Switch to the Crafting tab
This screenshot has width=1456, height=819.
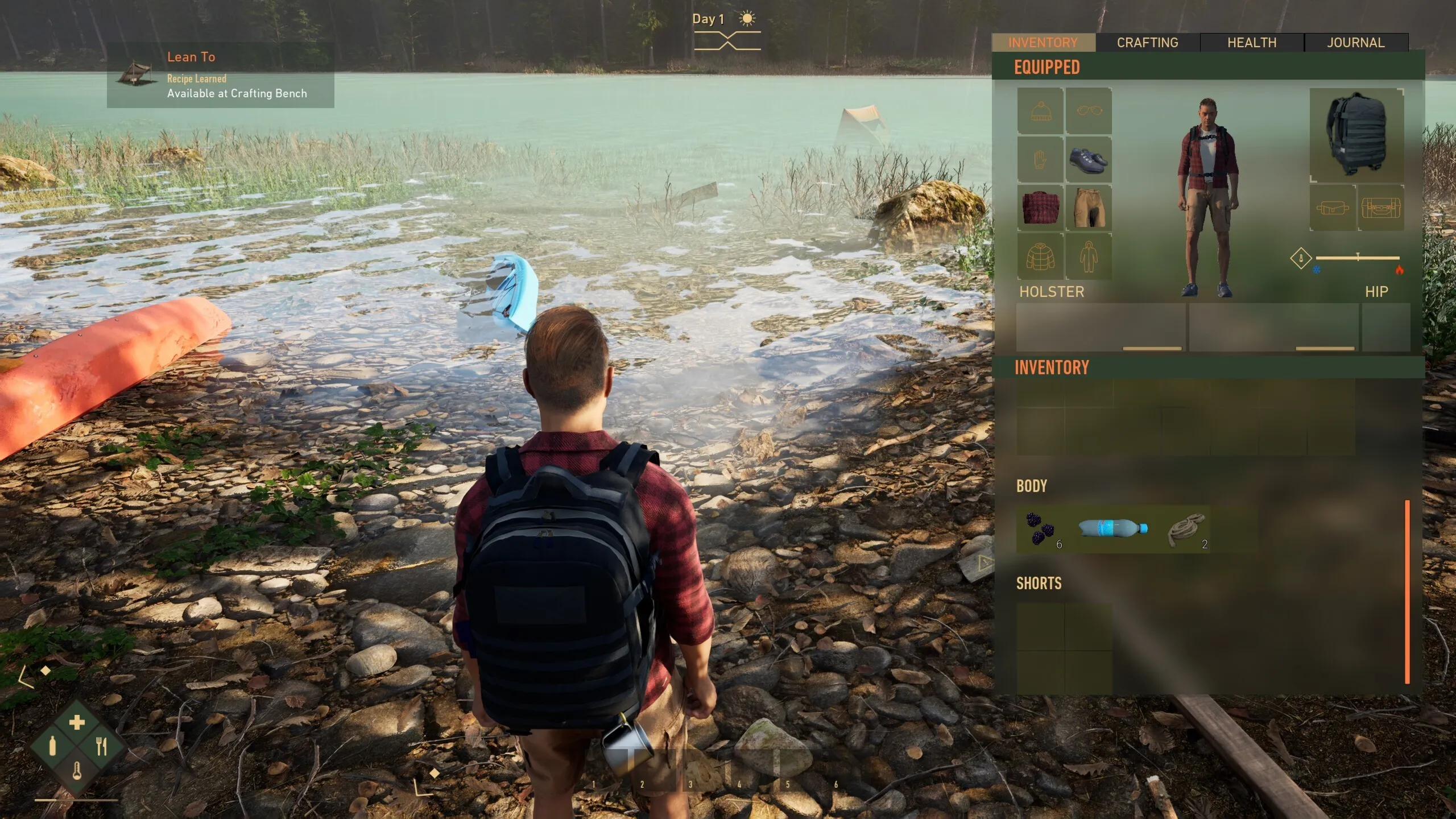click(1147, 43)
